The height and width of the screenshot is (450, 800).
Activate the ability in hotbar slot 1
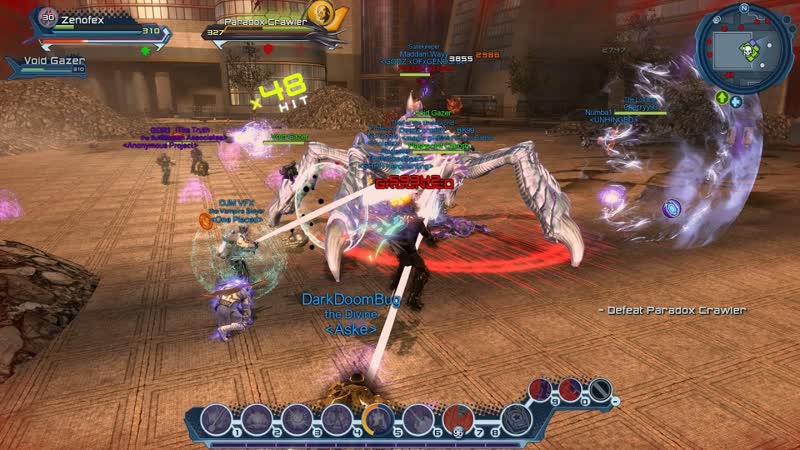pyautogui.click(x=217, y=417)
